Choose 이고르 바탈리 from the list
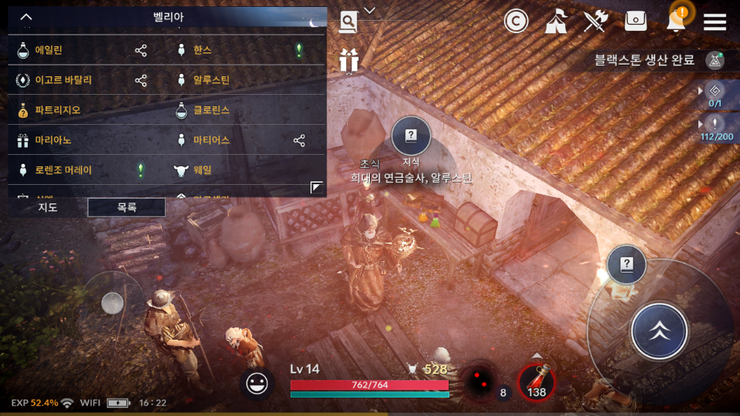The image size is (740, 416). 63,80
